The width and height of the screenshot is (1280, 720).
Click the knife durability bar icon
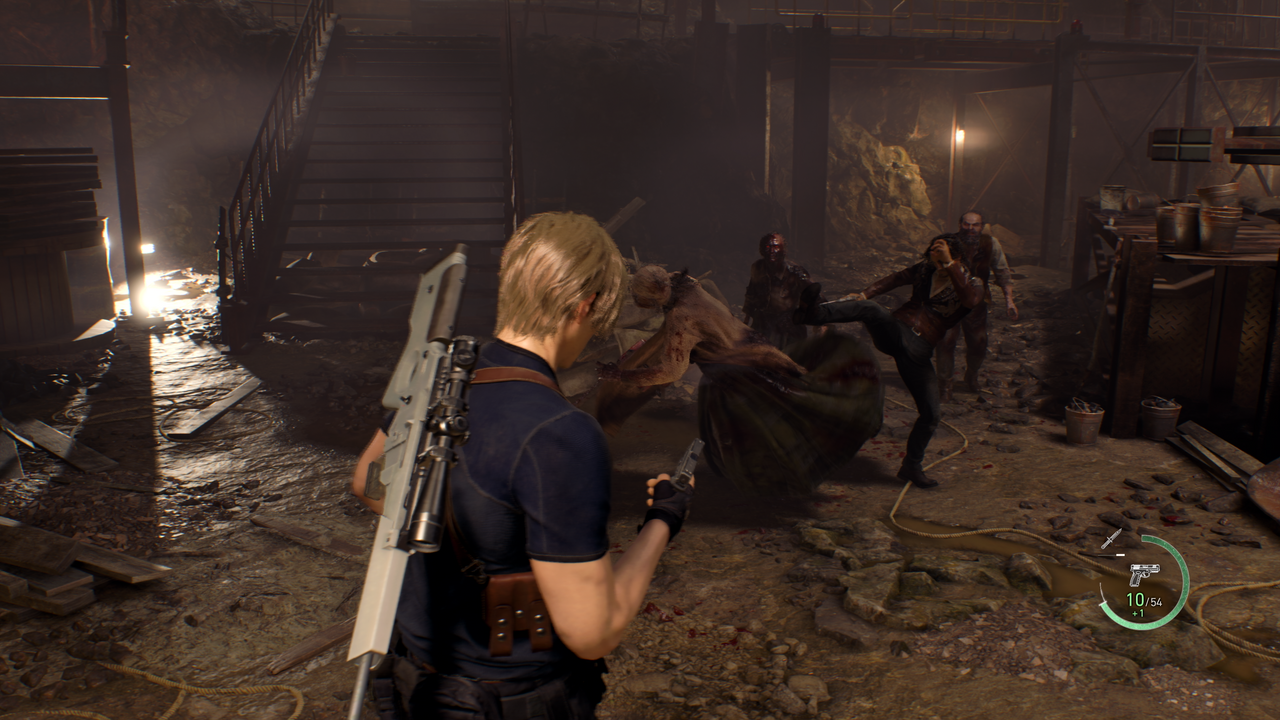pyautogui.click(x=1110, y=555)
